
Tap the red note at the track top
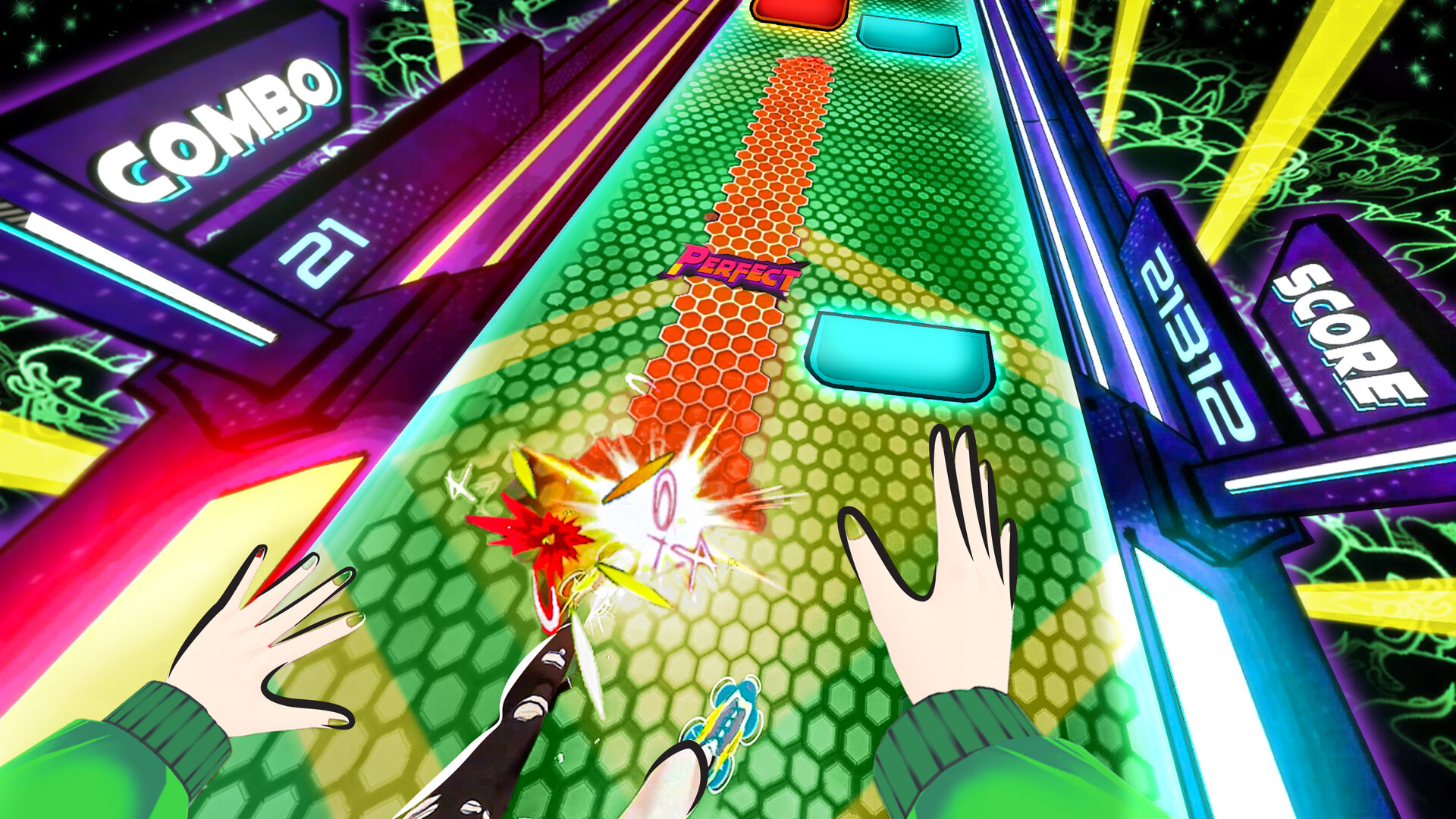coord(797,11)
